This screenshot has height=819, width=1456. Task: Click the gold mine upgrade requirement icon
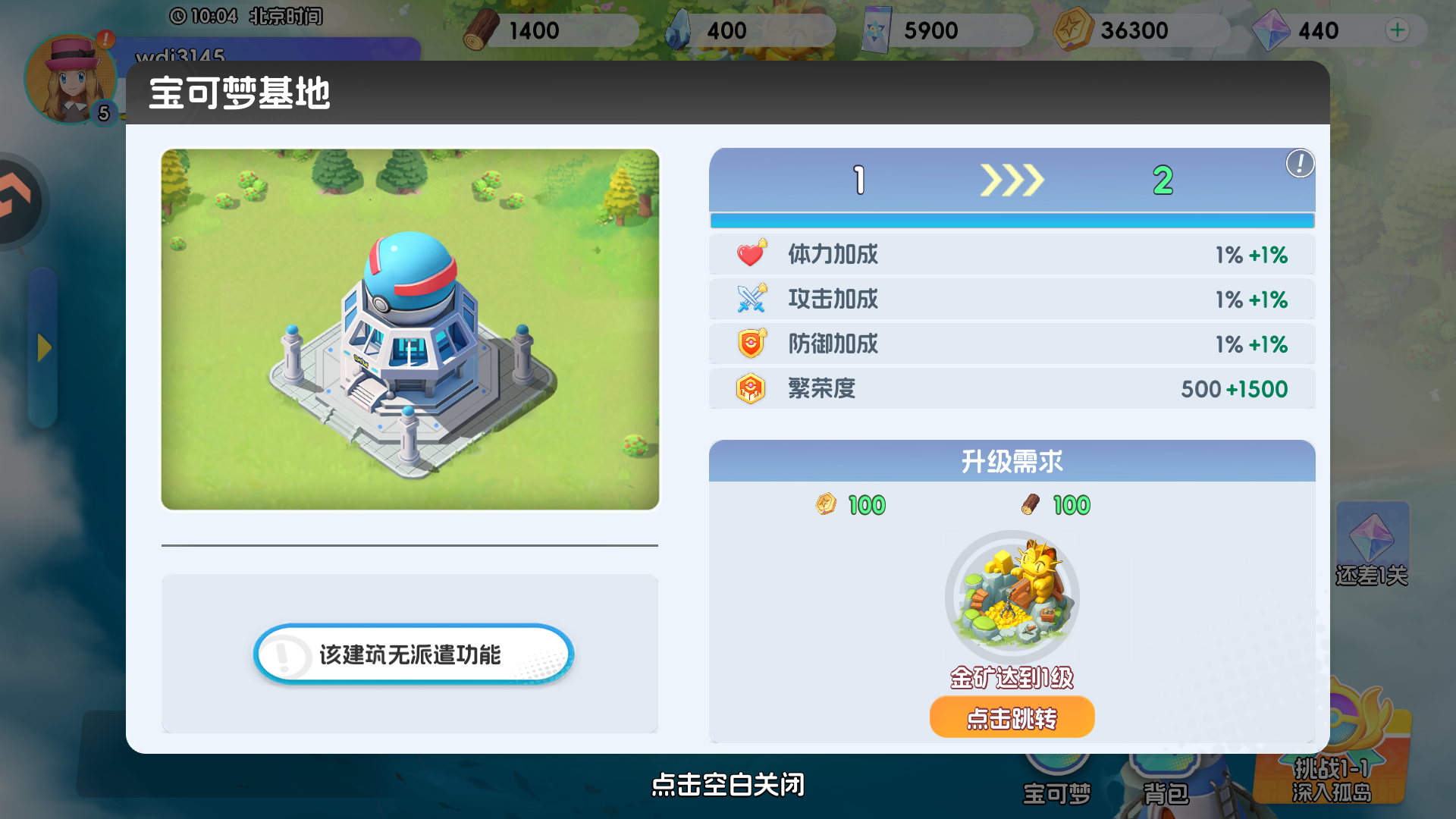1012,595
